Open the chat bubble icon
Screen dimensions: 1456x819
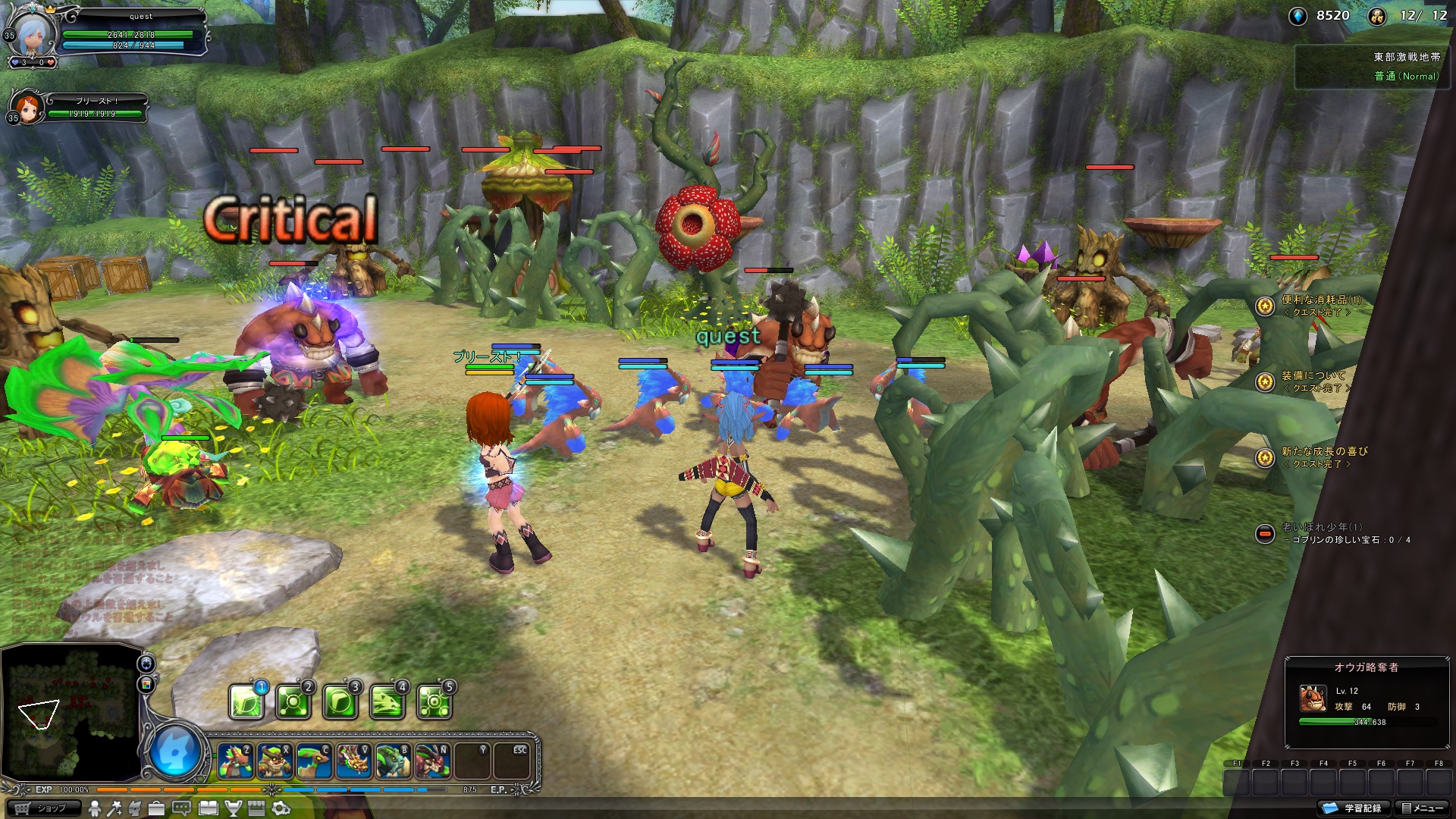(181, 809)
